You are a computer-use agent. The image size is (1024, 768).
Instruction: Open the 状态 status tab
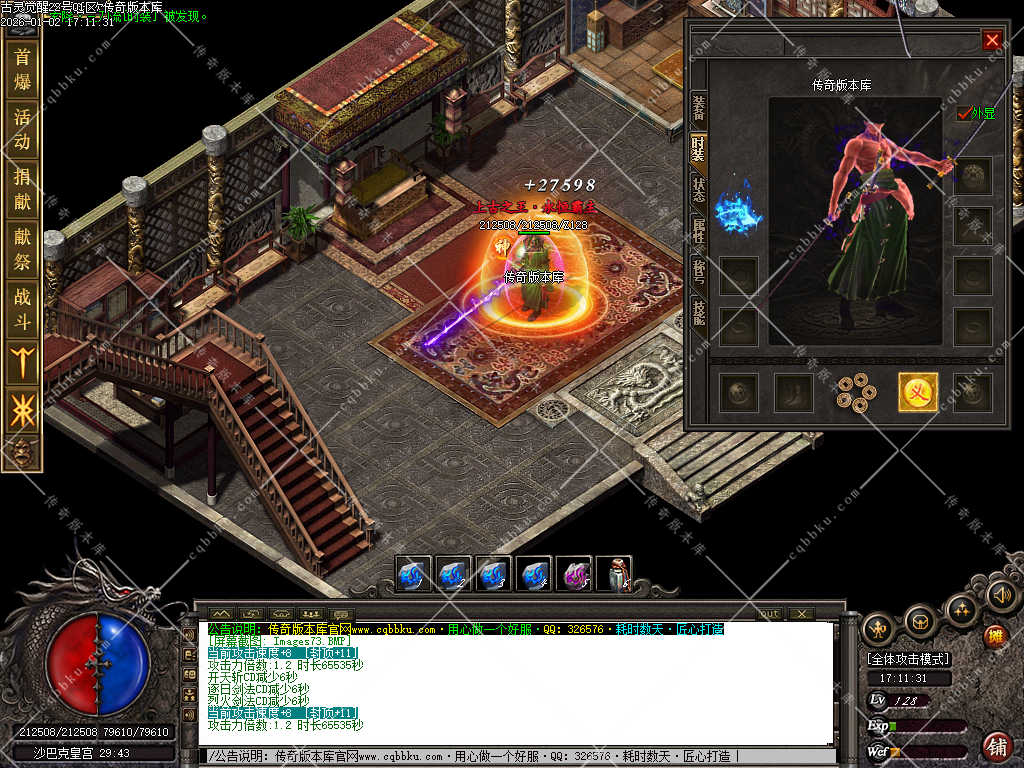698,189
